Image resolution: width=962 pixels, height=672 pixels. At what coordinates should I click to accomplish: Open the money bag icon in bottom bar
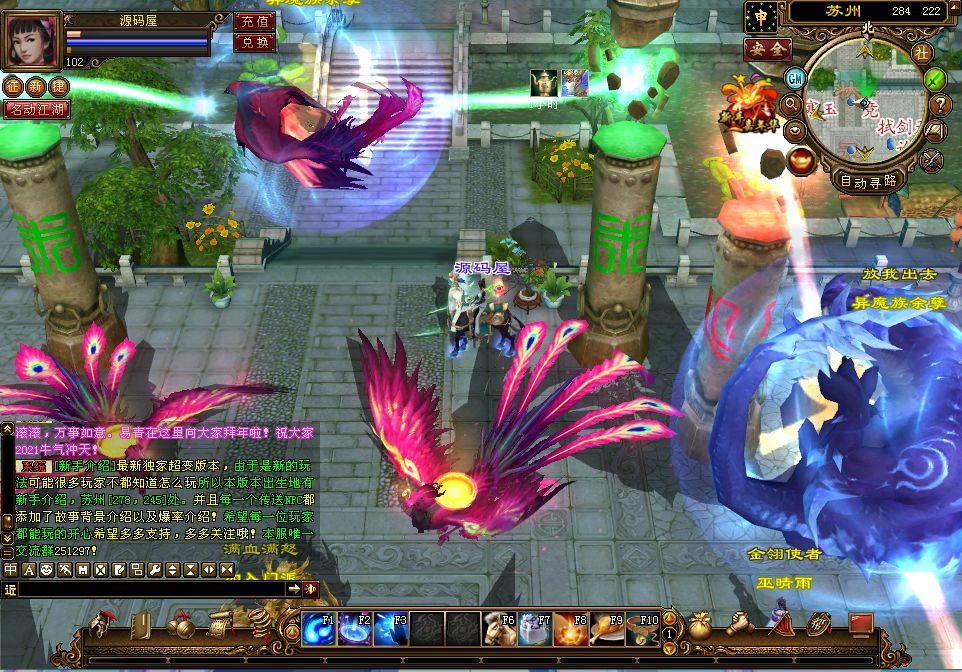coord(697,626)
